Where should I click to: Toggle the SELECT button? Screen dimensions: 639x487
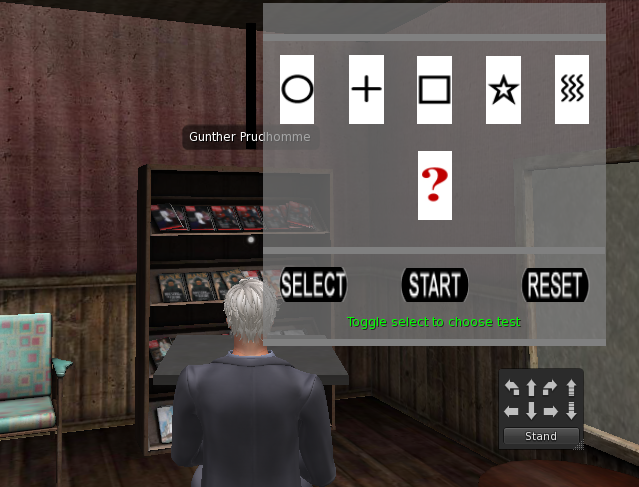click(x=313, y=285)
